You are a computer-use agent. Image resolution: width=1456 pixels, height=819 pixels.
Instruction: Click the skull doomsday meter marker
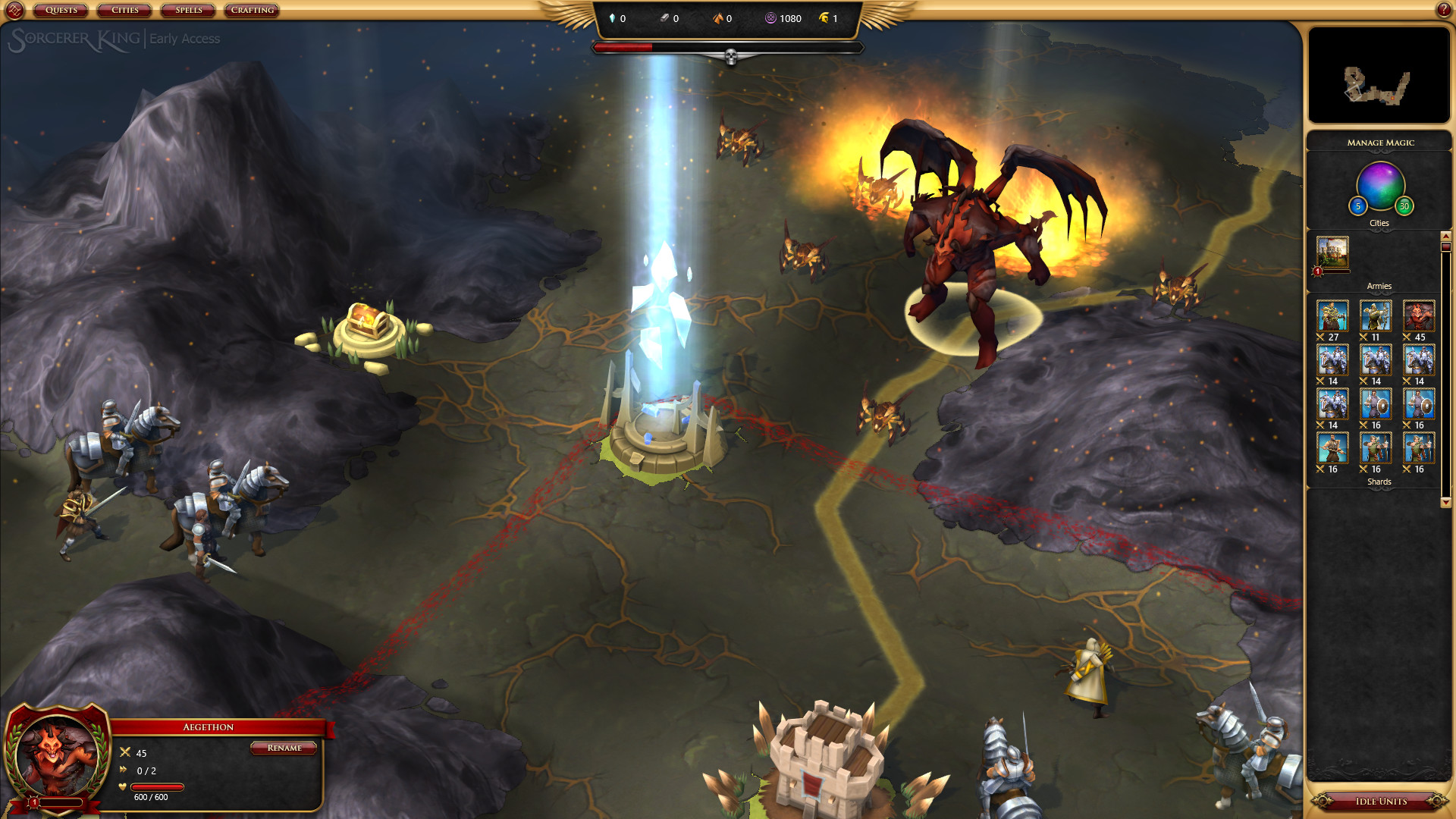pos(731,57)
